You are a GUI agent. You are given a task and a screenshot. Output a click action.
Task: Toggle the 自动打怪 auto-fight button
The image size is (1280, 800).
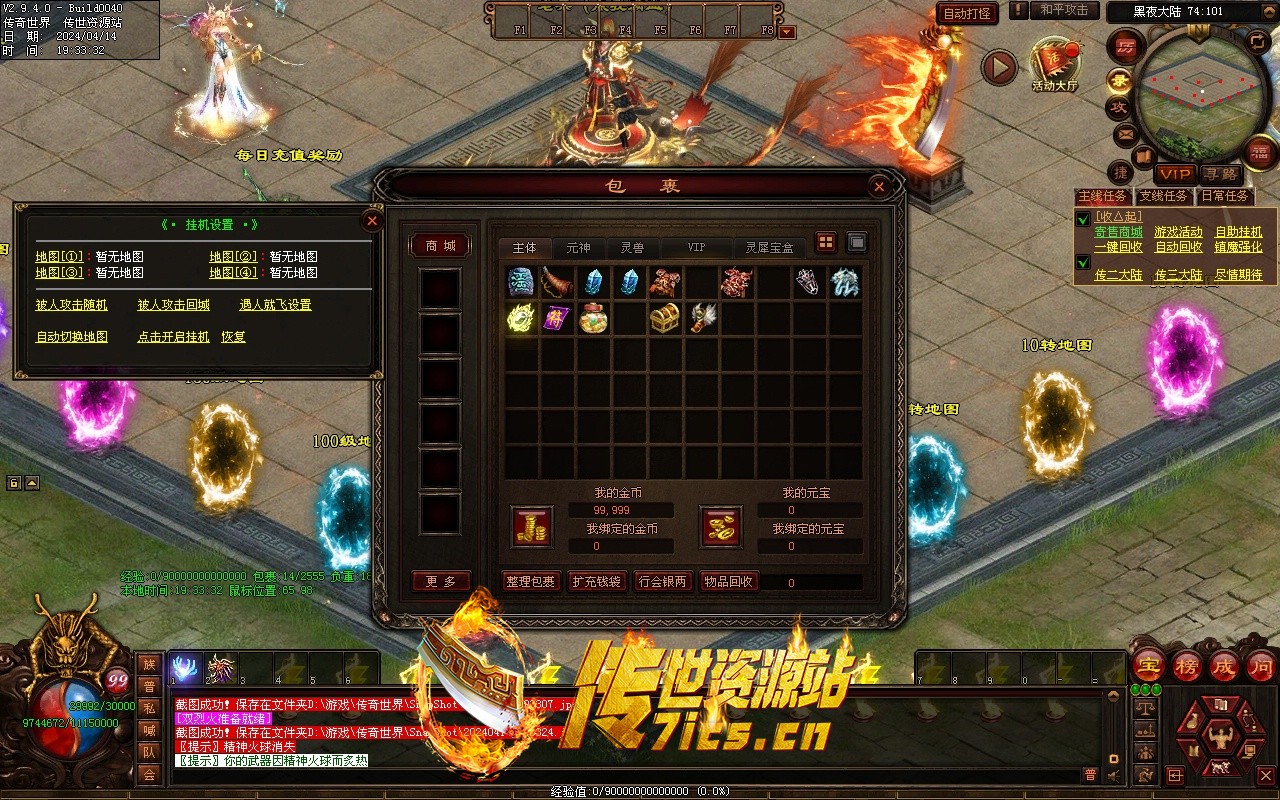pyautogui.click(x=967, y=13)
